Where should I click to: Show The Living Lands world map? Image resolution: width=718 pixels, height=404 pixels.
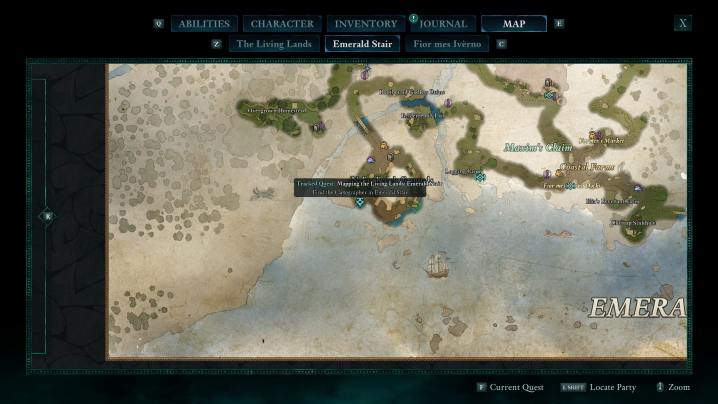click(x=273, y=44)
